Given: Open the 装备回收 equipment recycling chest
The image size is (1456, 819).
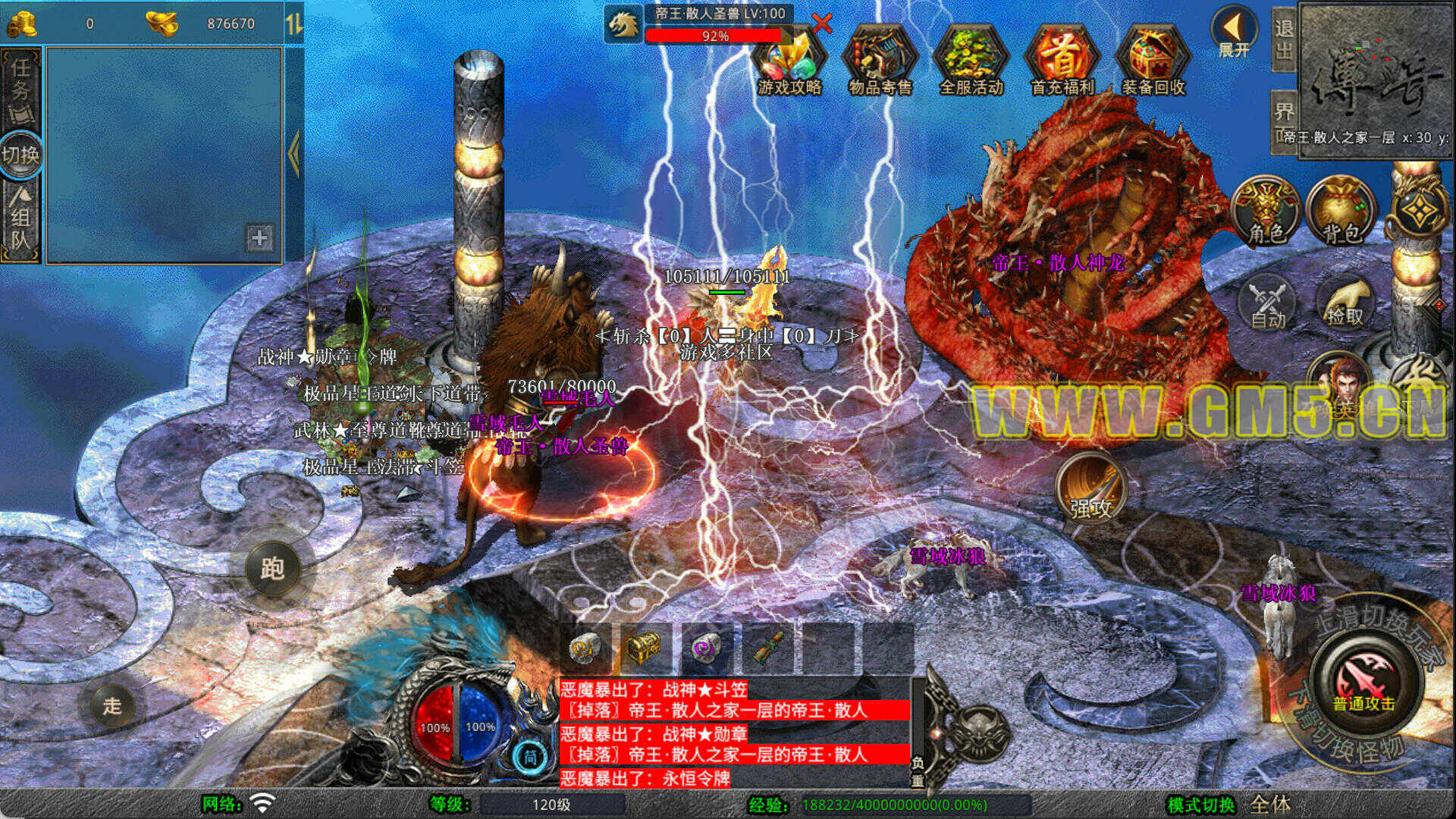Looking at the screenshot, I should (x=1153, y=62).
